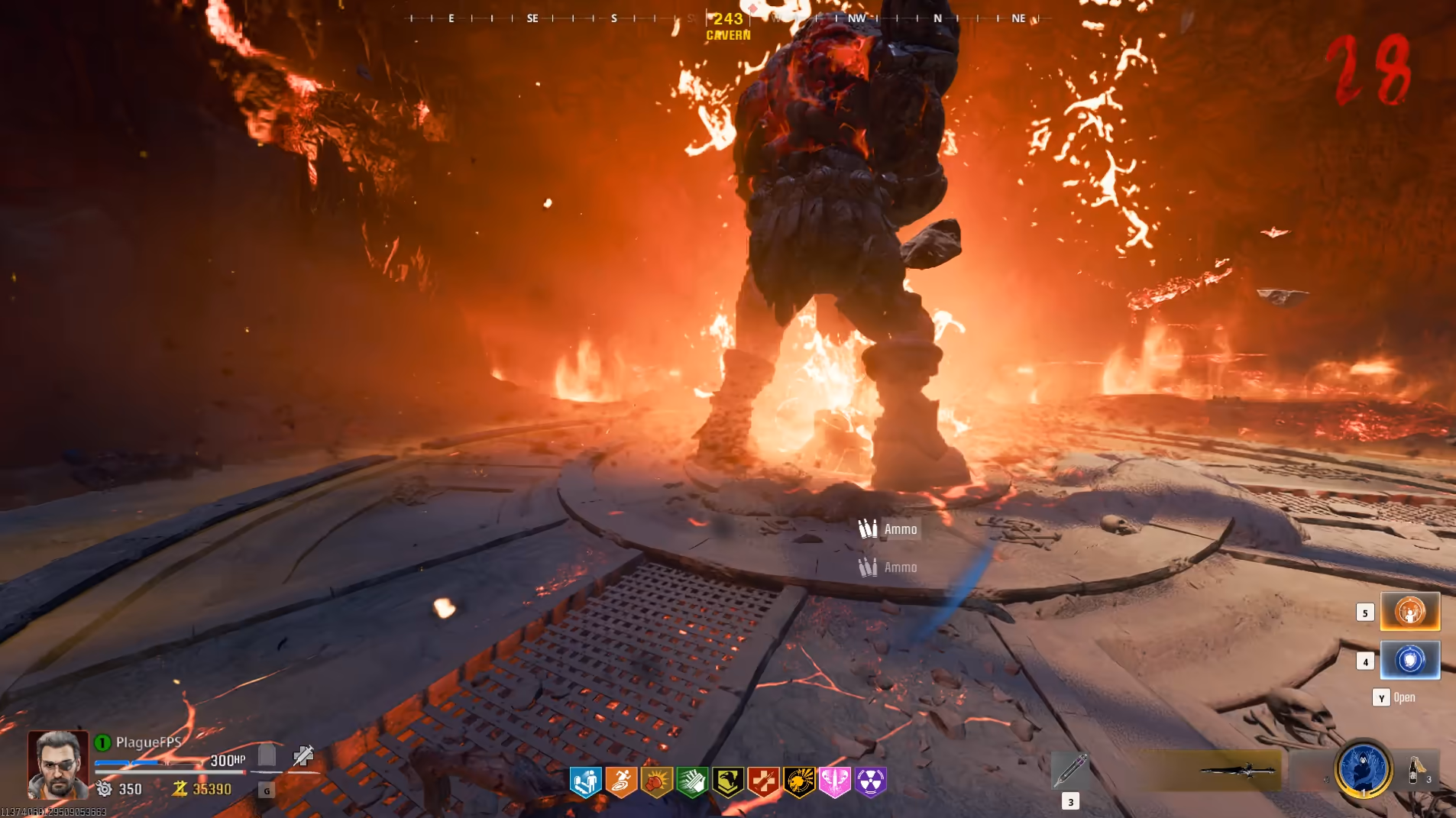The image size is (1456, 818).
Task: Select the green Speed Cola perk icon
Action: click(692, 782)
